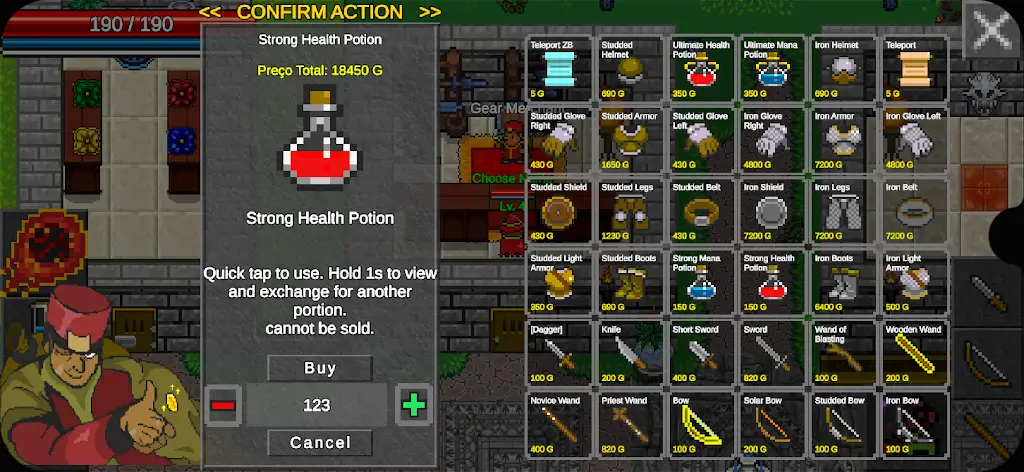
Task: Cancel the potion purchase
Action: point(320,442)
